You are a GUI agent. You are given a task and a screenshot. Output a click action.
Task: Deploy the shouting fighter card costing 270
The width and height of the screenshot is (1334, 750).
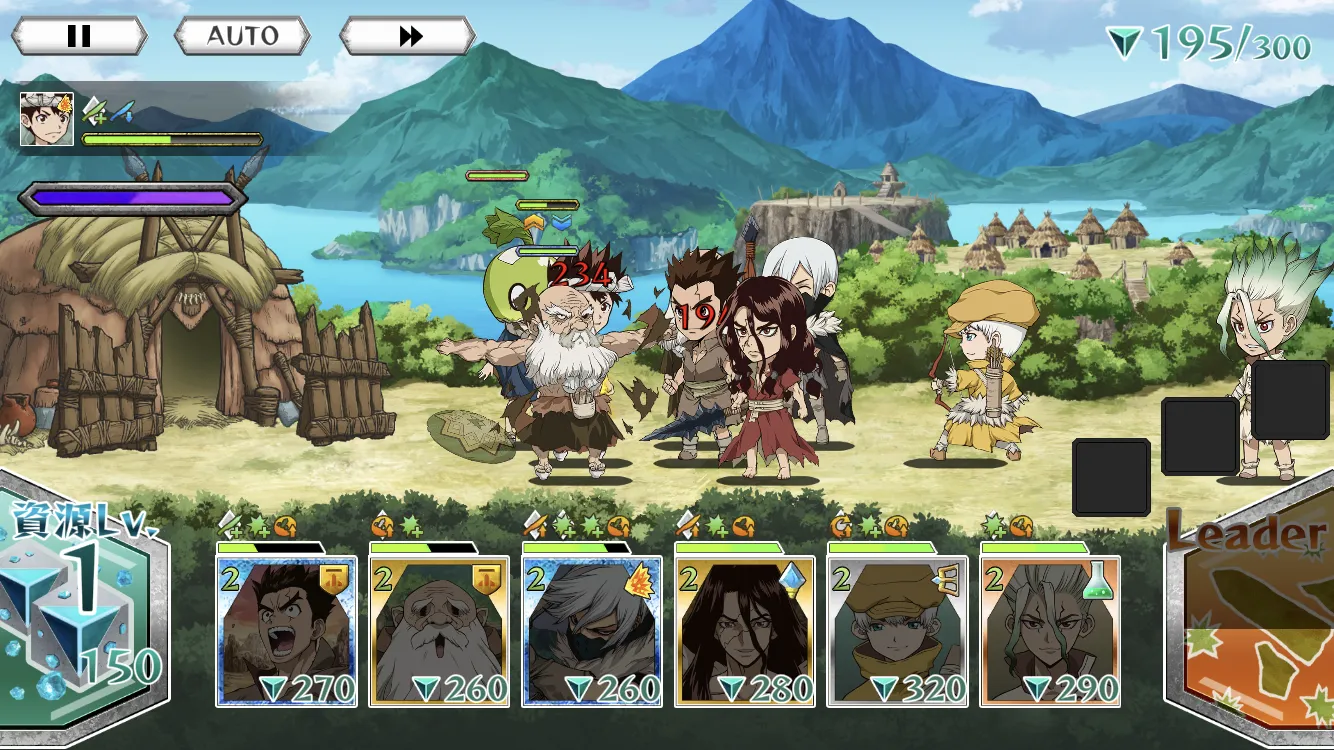tap(287, 631)
